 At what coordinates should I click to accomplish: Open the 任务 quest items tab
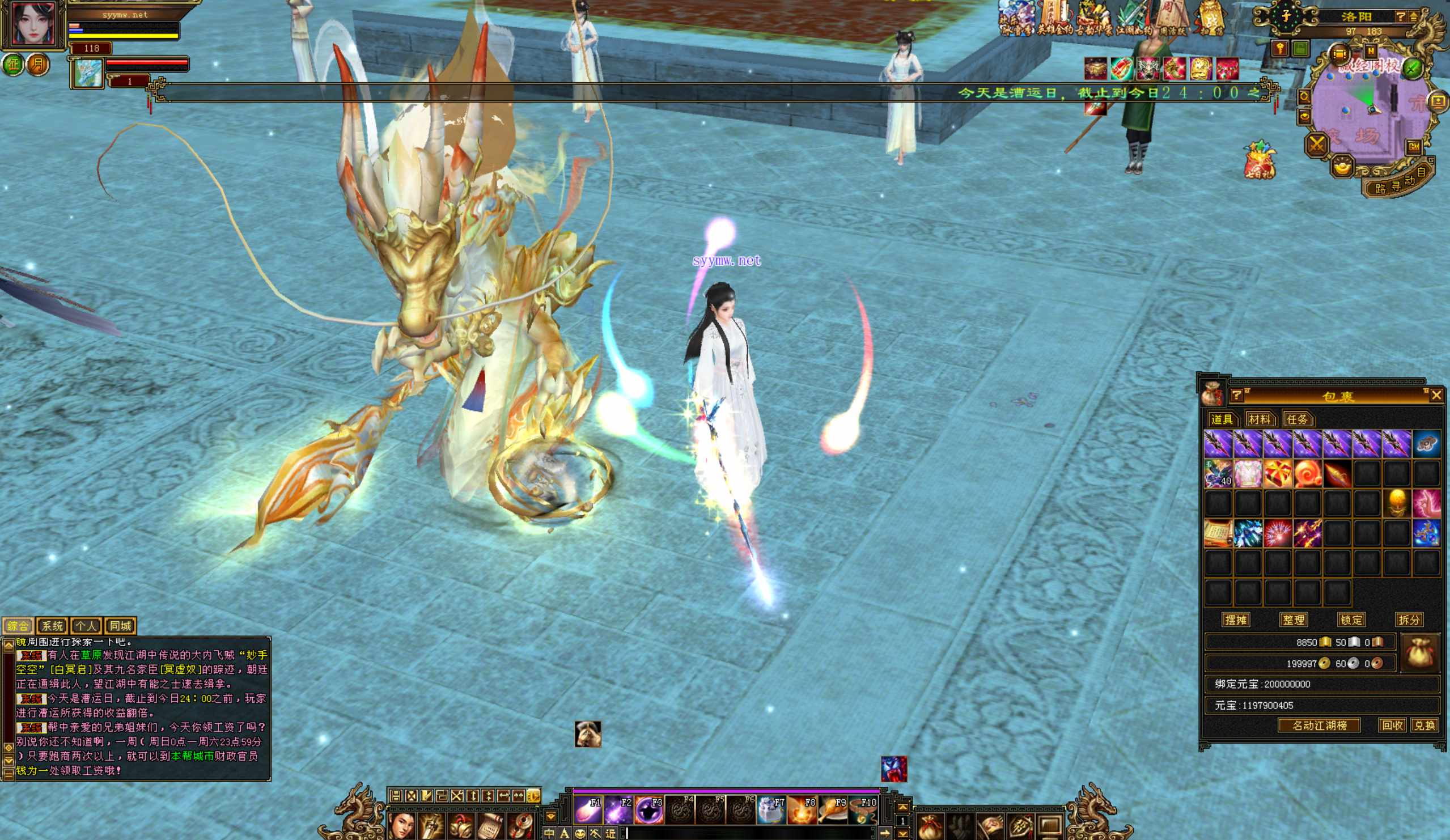tap(1297, 419)
